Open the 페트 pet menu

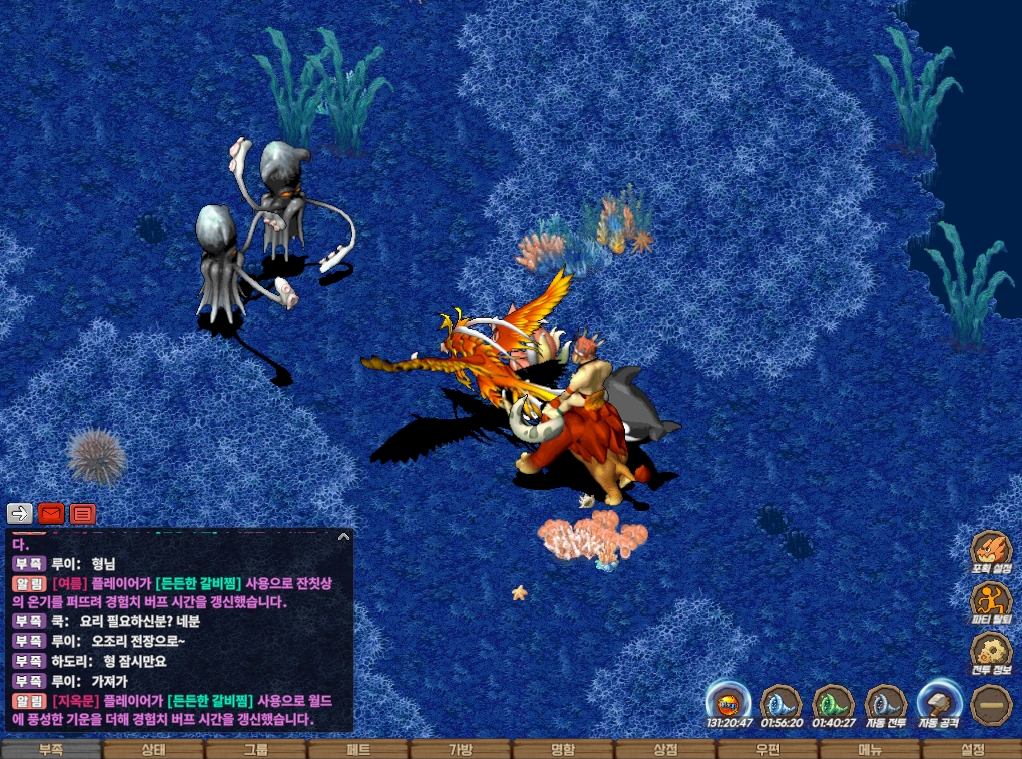tap(358, 749)
